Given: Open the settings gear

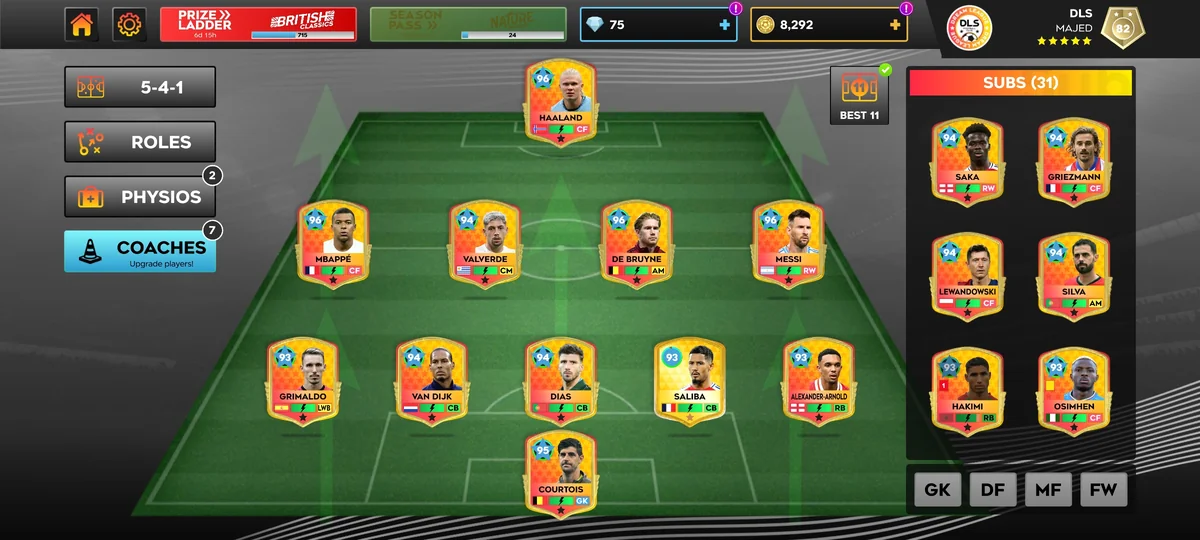Looking at the screenshot, I should point(129,25).
